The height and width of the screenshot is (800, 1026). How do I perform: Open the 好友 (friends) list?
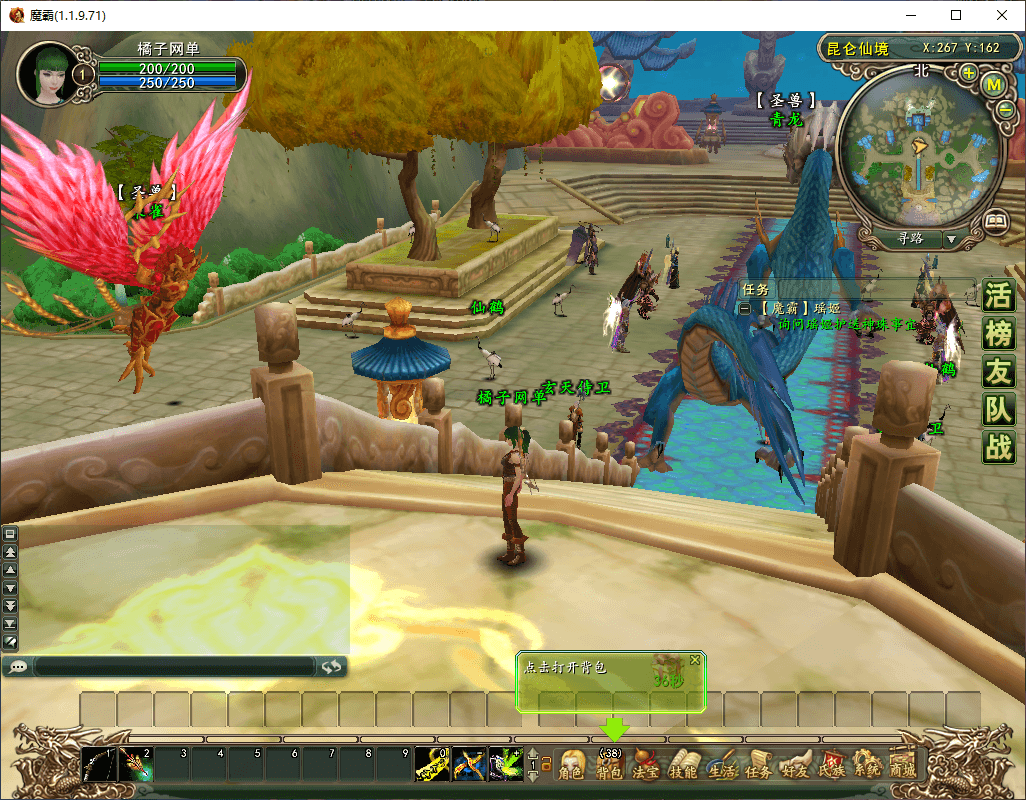(795, 765)
